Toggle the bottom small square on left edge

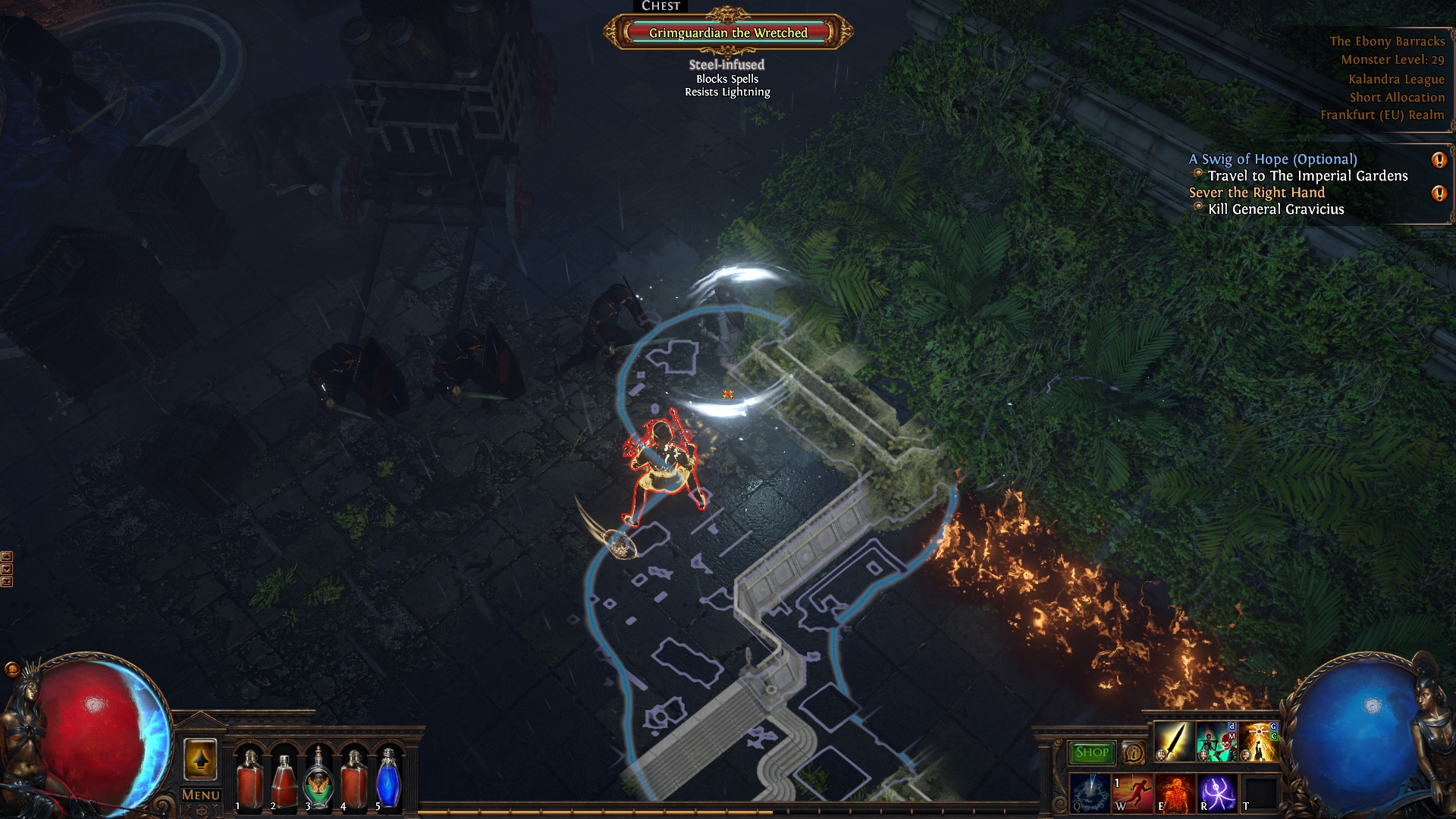point(7,582)
